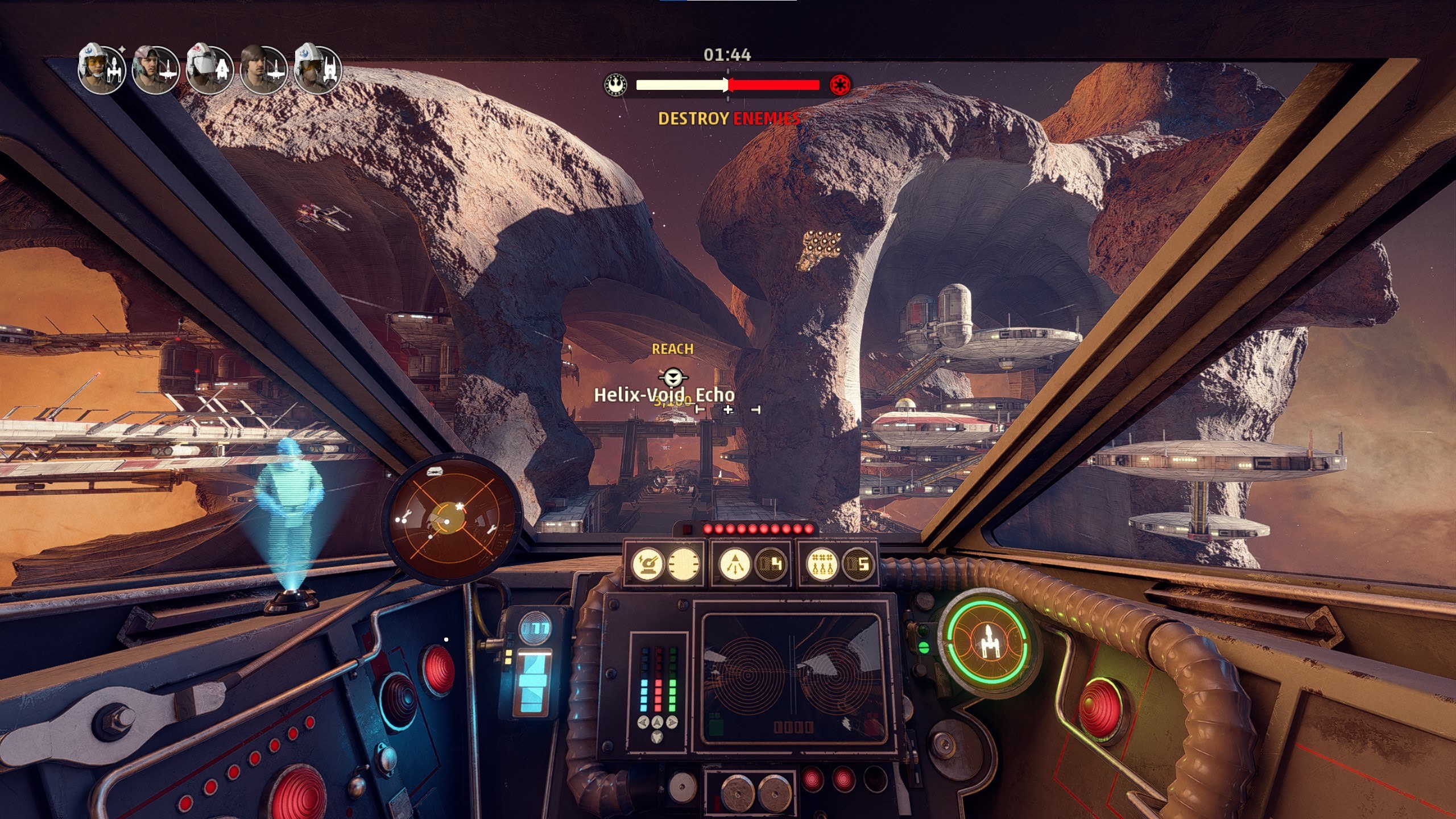Activate the triple bomb ability icon
This screenshot has height=819, width=1456.
point(821,564)
